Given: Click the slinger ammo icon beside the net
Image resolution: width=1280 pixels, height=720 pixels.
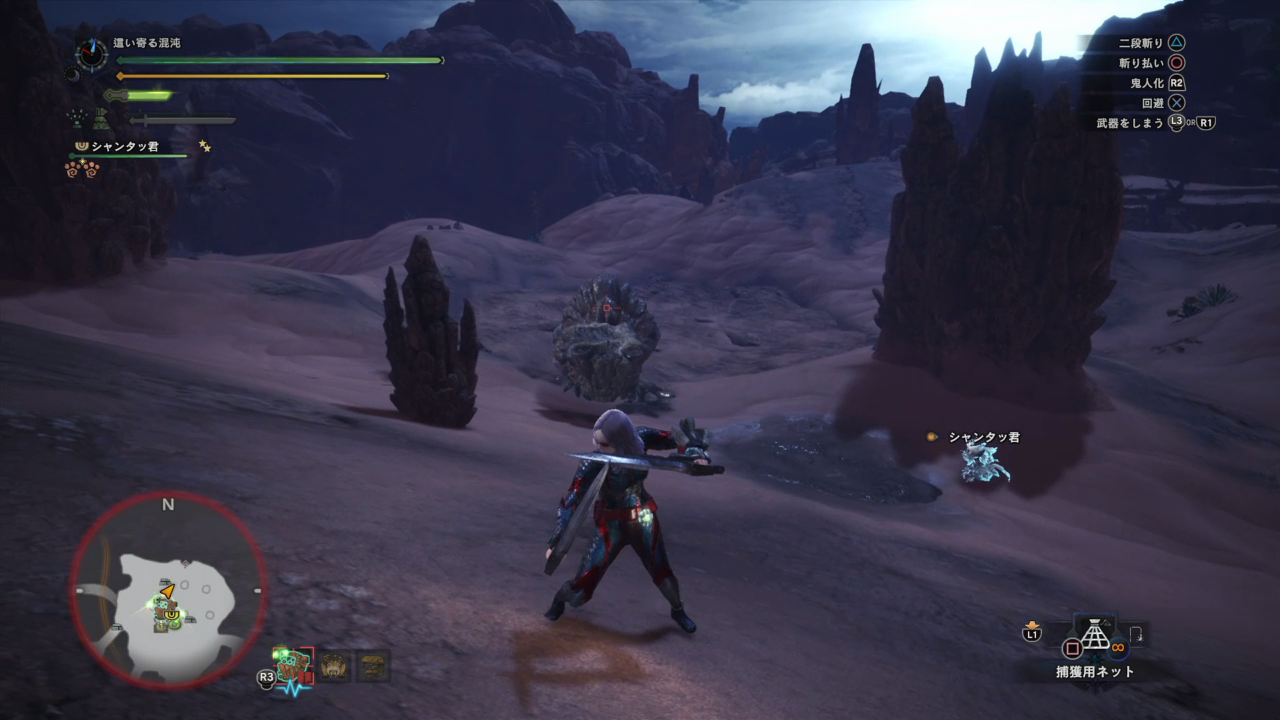Looking at the screenshot, I should tap(1137, 634).
